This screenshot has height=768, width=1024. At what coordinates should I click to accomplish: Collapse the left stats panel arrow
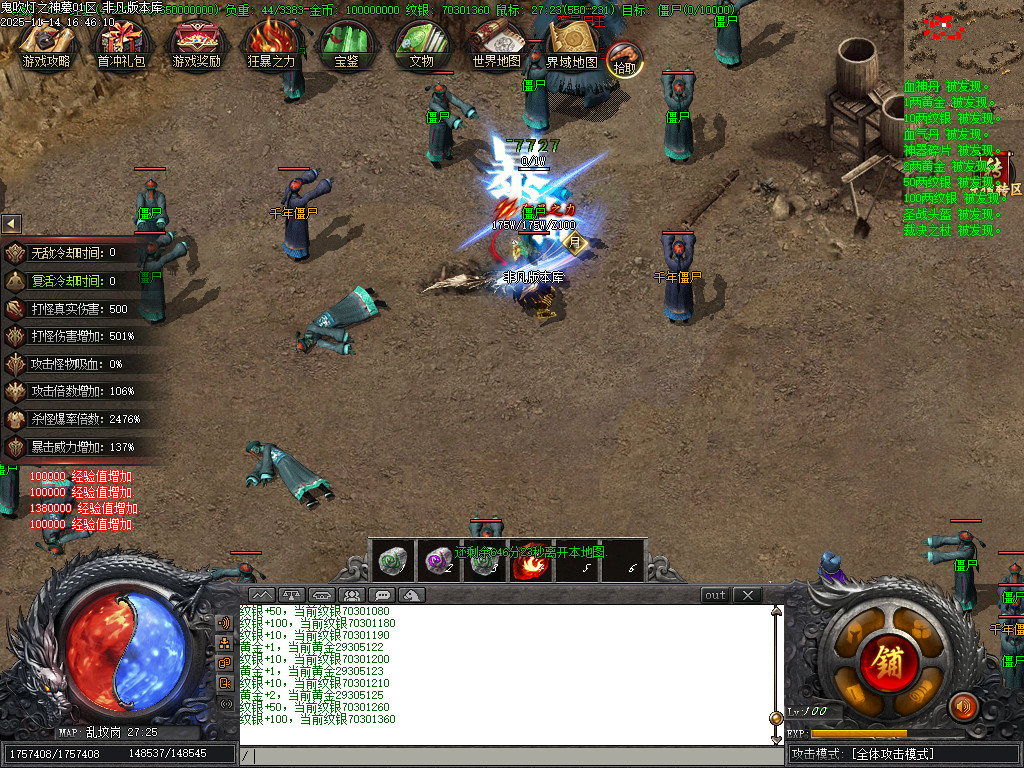pos(11,224)
